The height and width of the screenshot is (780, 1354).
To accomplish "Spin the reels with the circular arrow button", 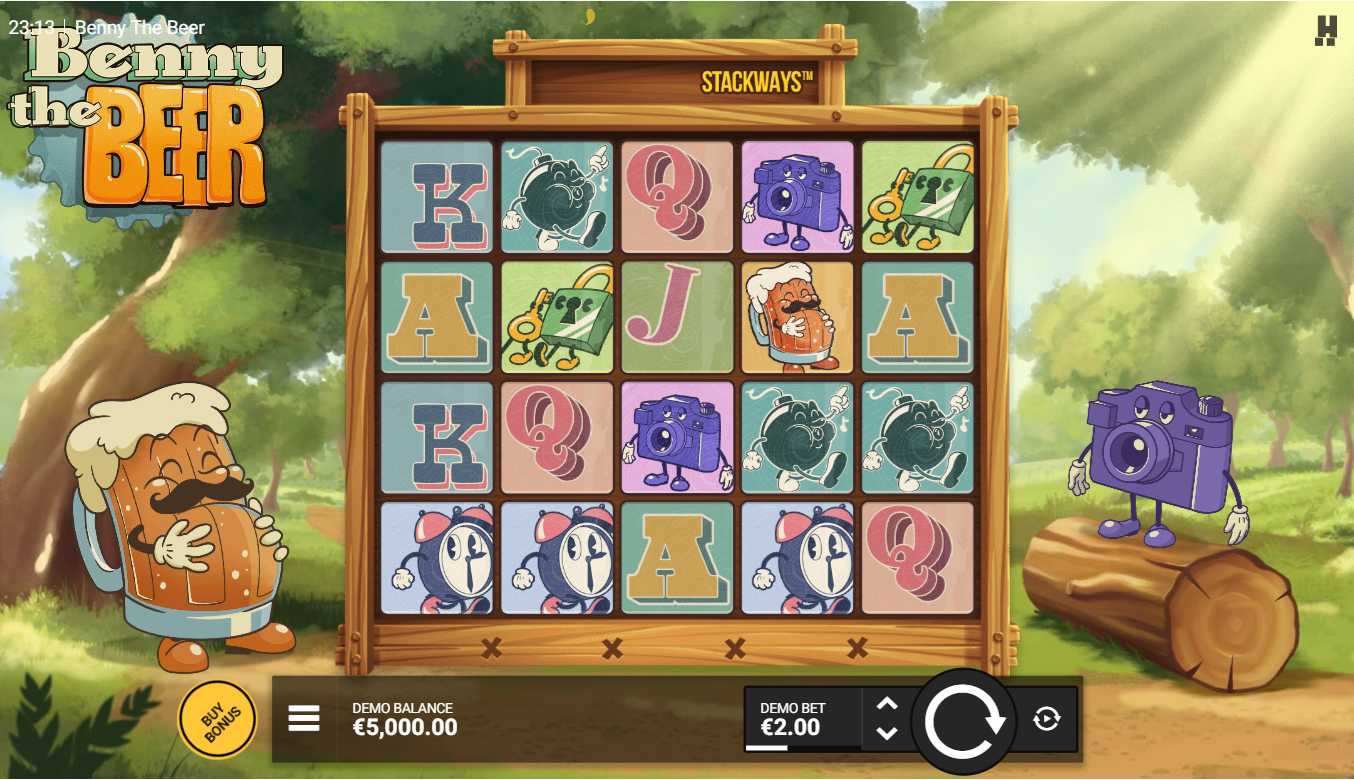I will point(964,720).
